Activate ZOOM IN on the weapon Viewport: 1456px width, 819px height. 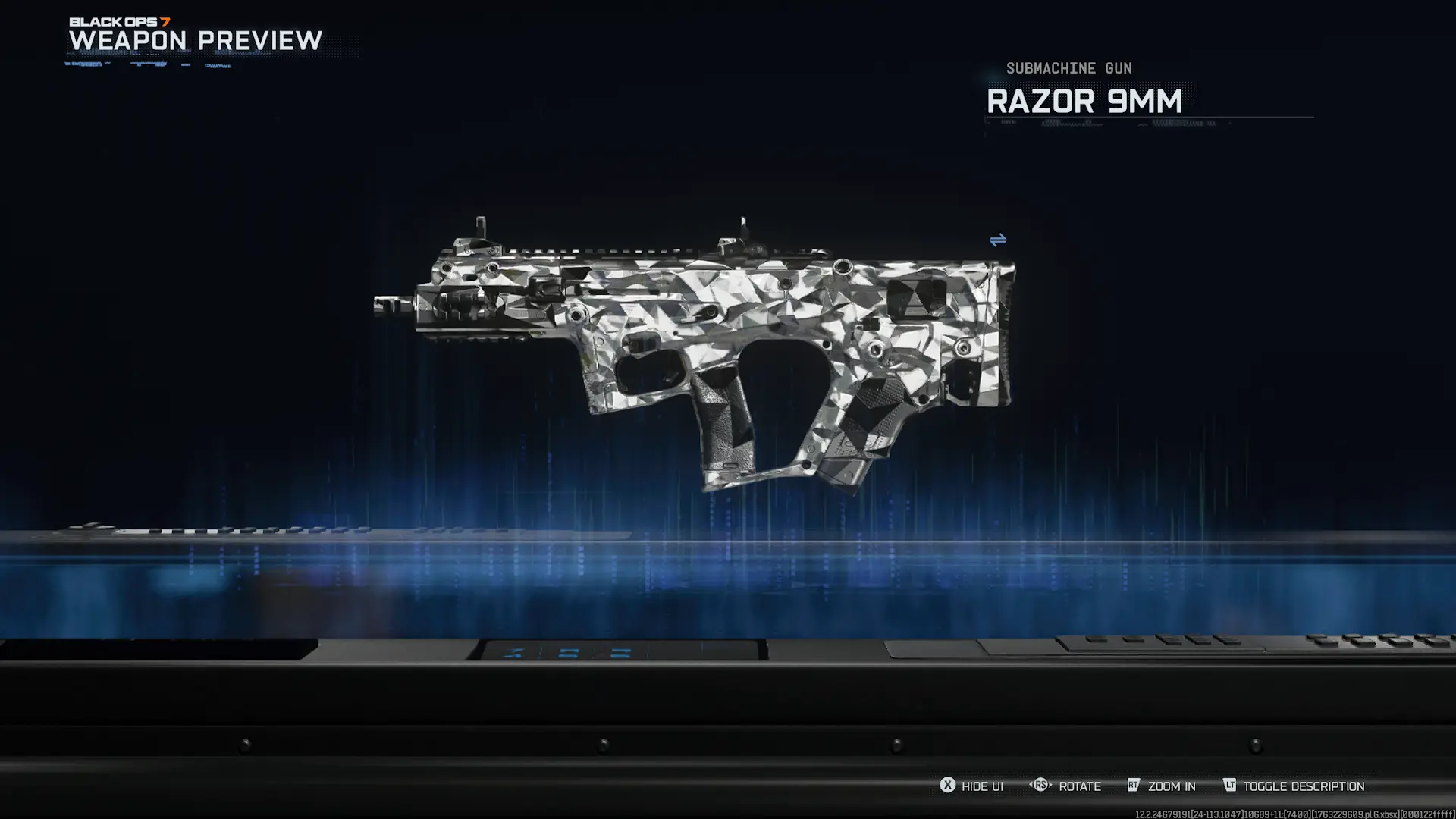[x=1172, y=786]
